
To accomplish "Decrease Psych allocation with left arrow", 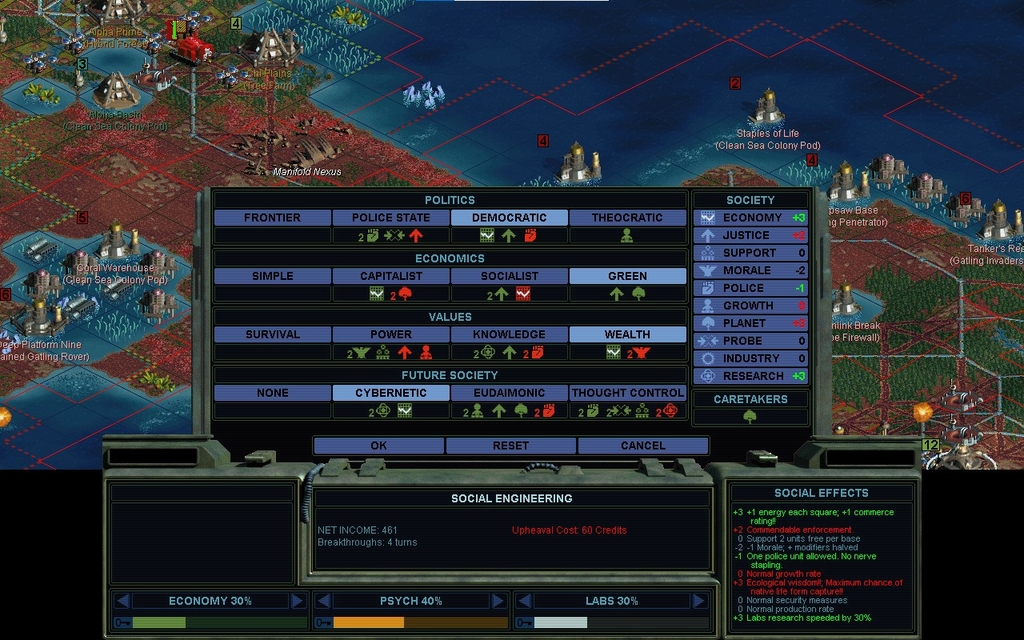I will click(x=322, y=601).
